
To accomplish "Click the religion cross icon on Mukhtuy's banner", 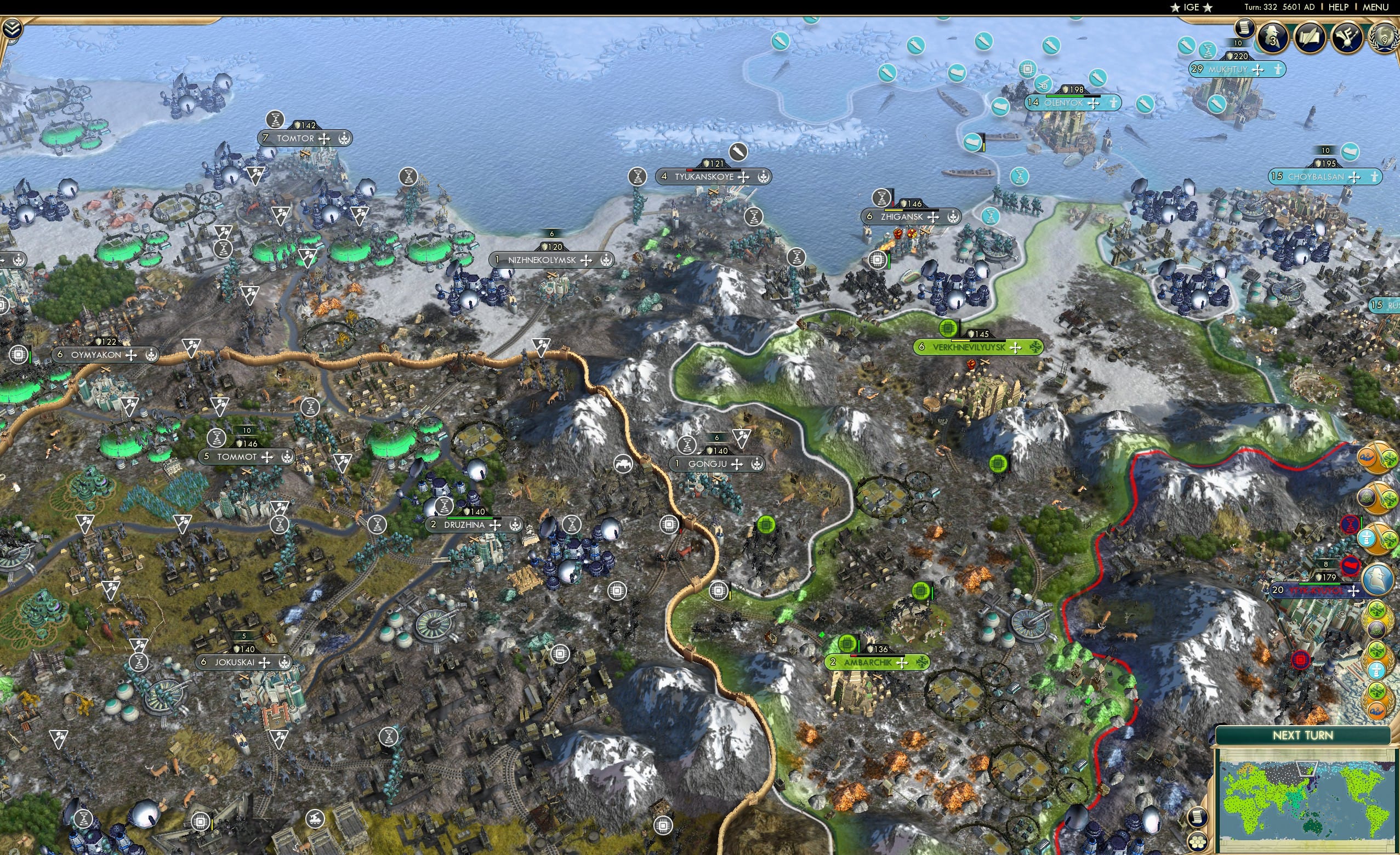I will tap(1258, 70).
